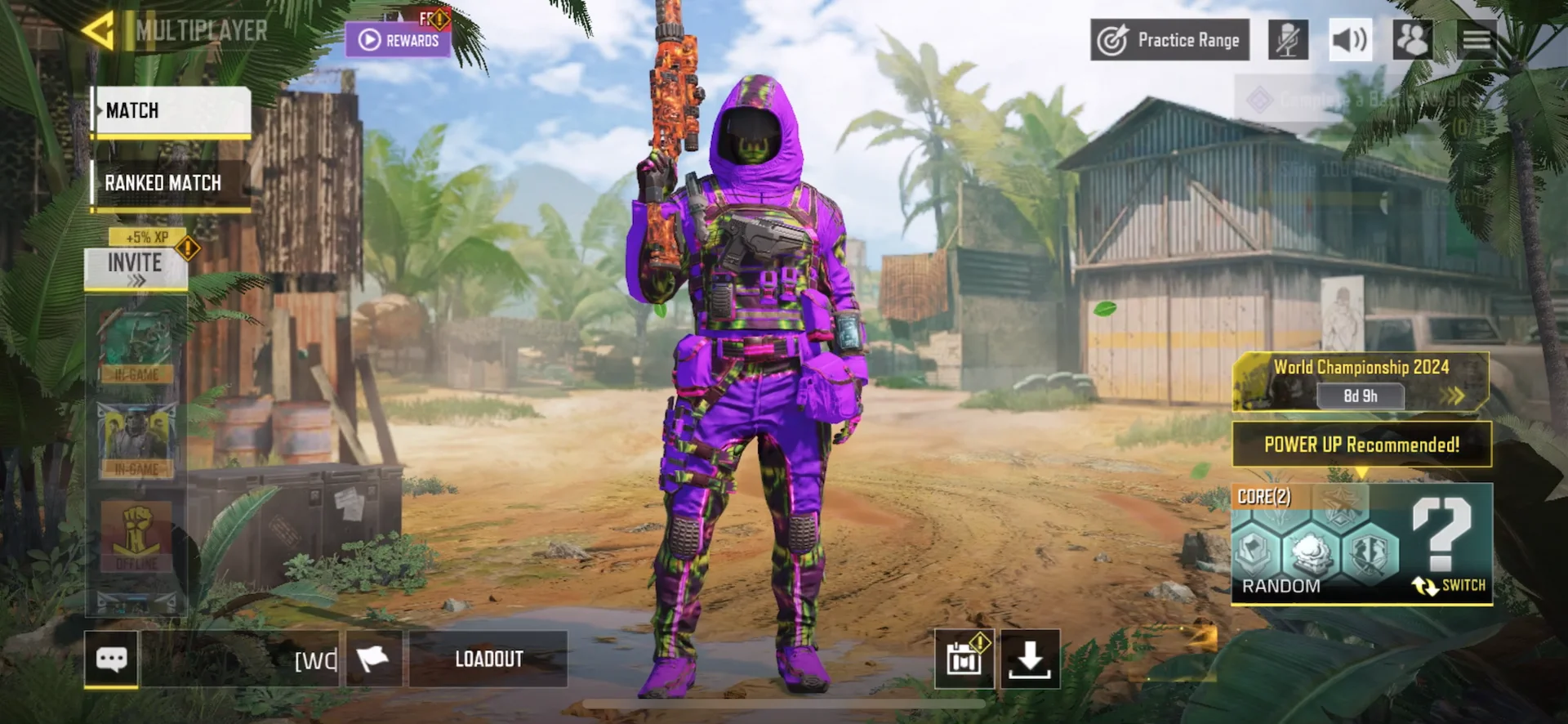Select the offline friend with fist emblem
This screenshot has width=1568, height=724.
point(136,534)
